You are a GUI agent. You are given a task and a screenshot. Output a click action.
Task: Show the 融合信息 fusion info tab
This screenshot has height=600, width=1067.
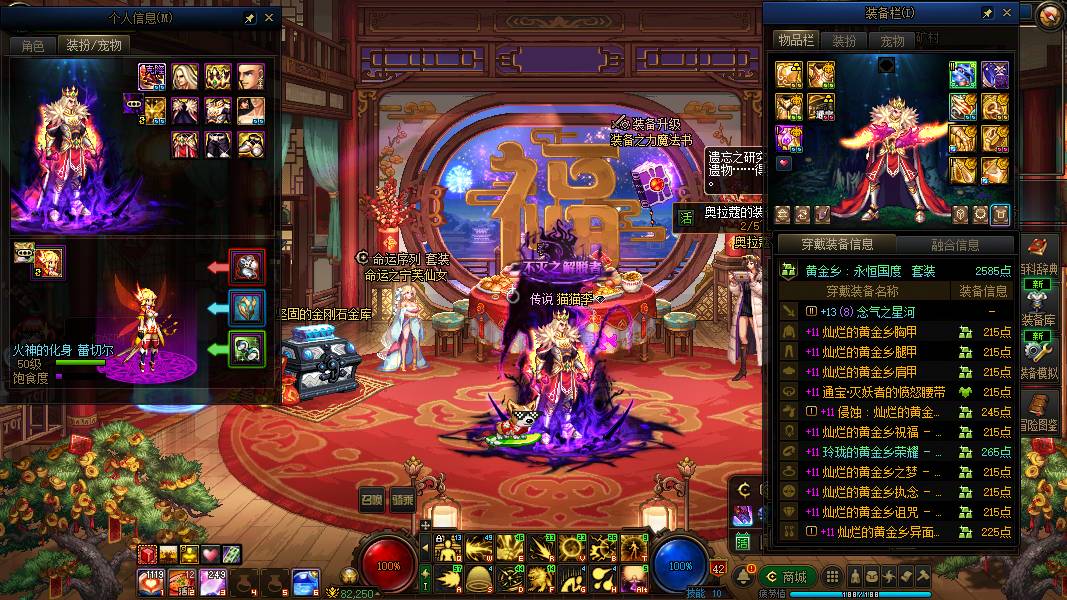coord(954,245)
